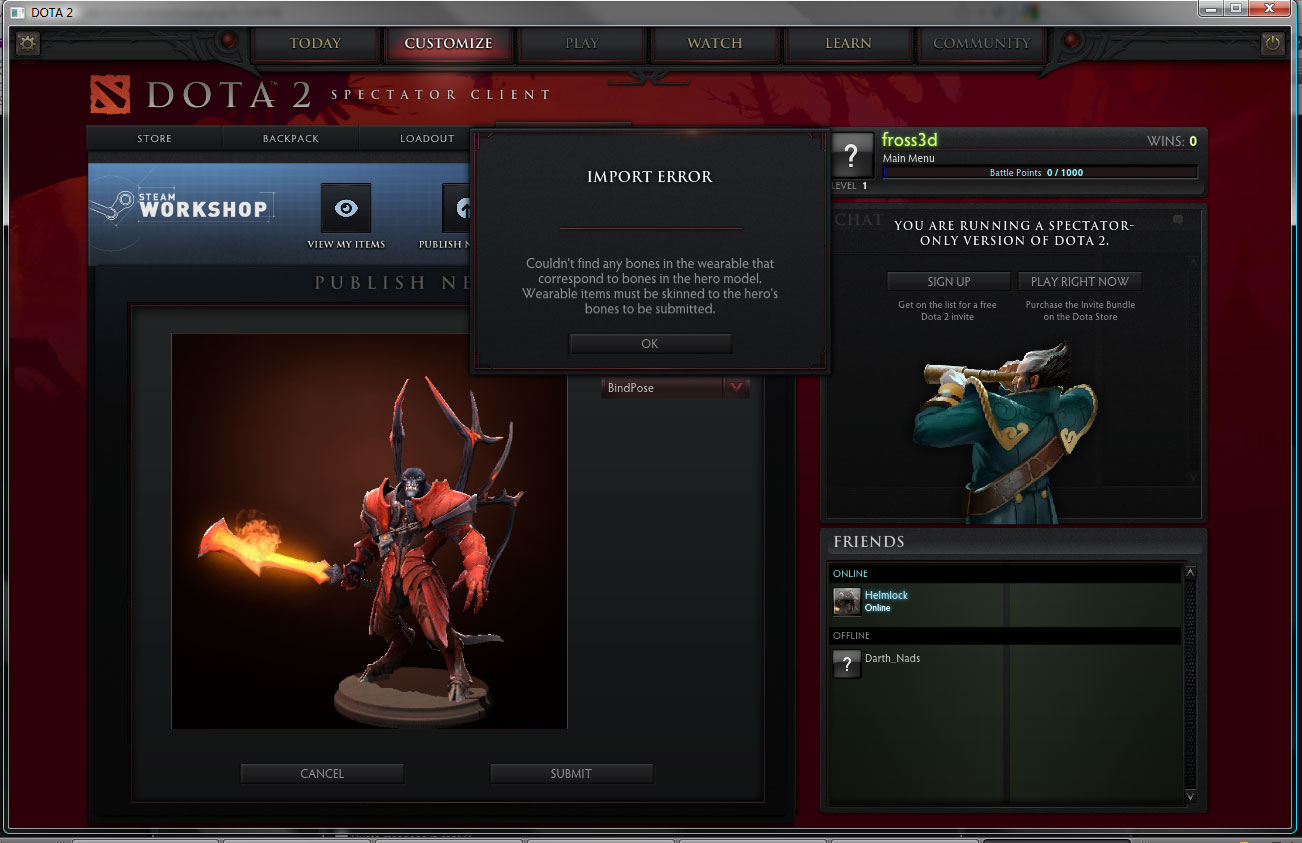Viewport: 1302px width, 843px height.
Task: Click Darth_Nads' avatar in the friends list
Action: pyautogui.click(x=846, y=663)
